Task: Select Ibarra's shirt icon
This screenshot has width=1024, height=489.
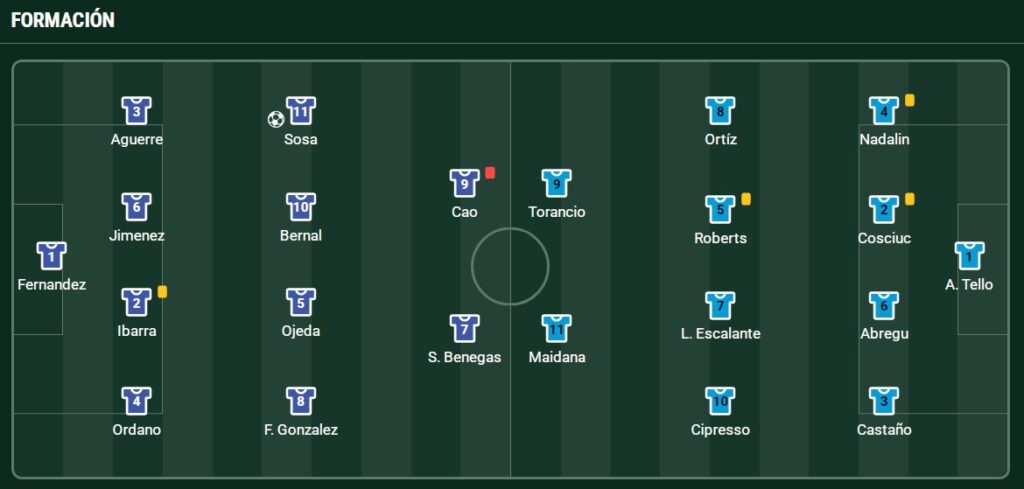Action: click(137, 302)
